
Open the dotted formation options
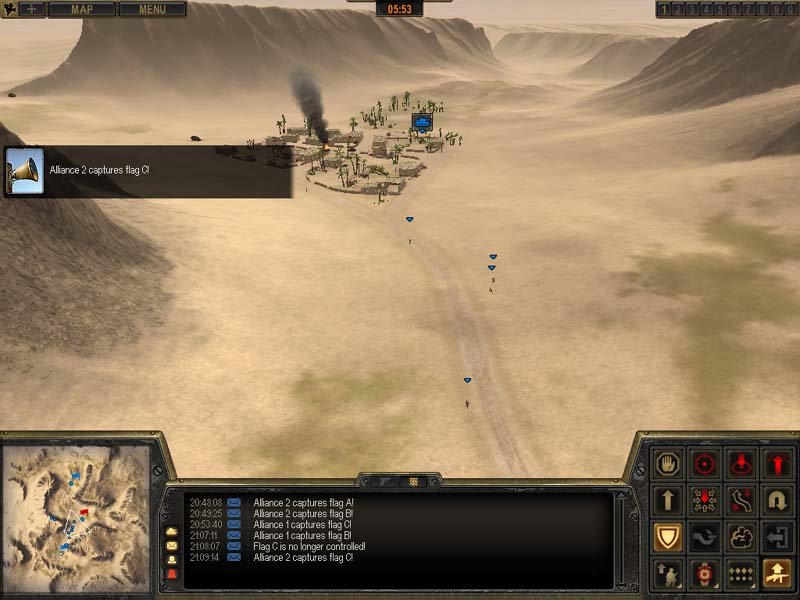(x=742, y=574)
